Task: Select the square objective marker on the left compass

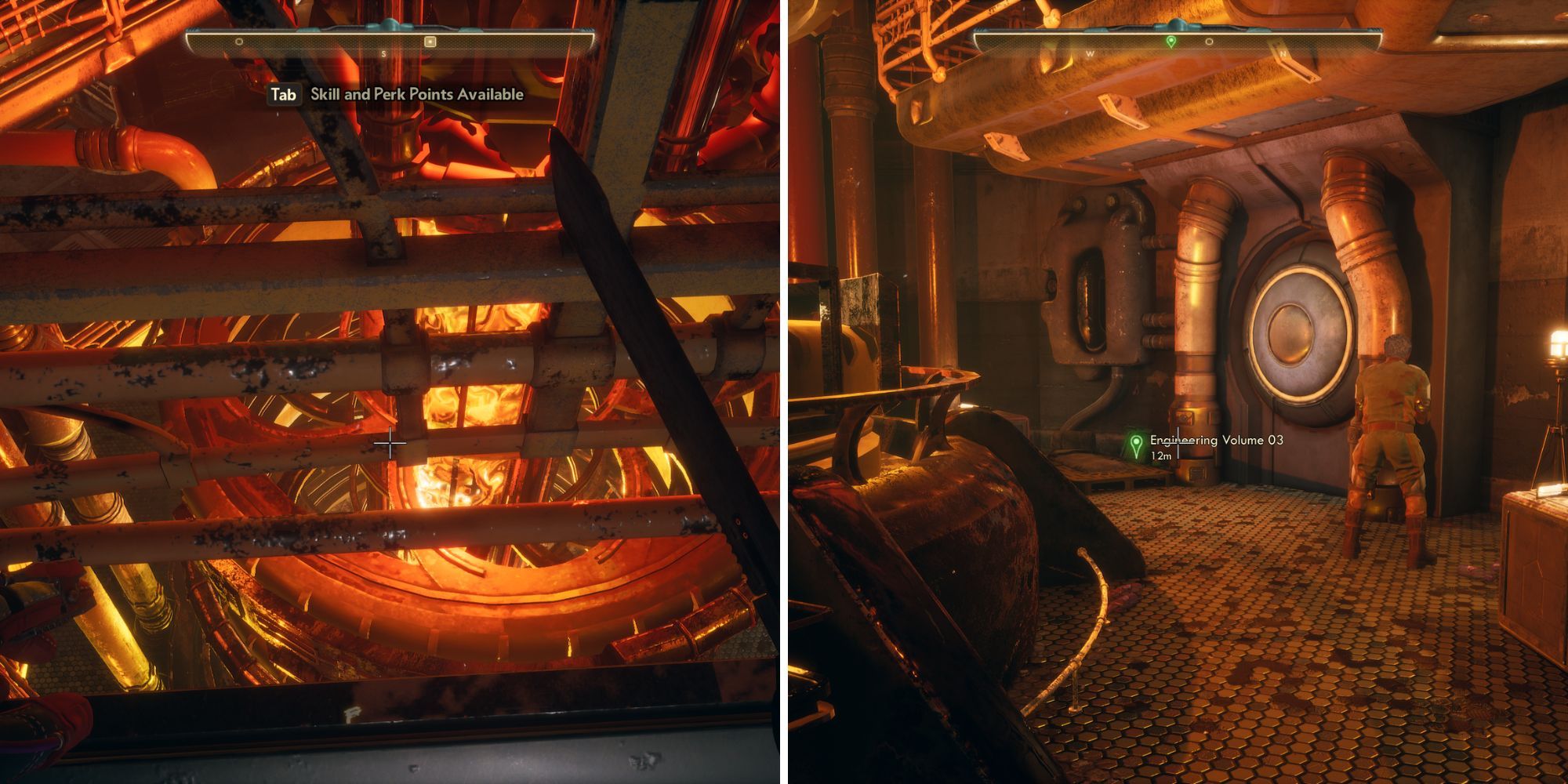Action: (431, 40)
